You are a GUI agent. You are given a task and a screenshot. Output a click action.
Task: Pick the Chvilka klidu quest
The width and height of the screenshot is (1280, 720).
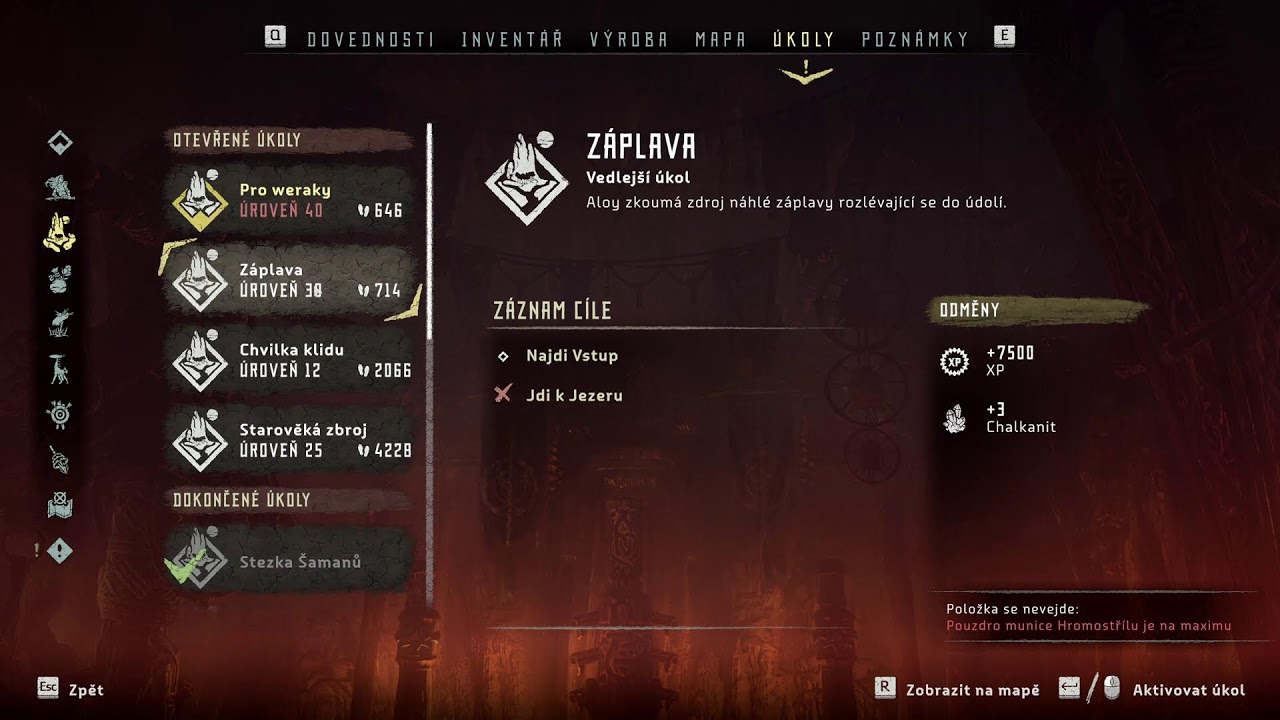click(290, 360)
